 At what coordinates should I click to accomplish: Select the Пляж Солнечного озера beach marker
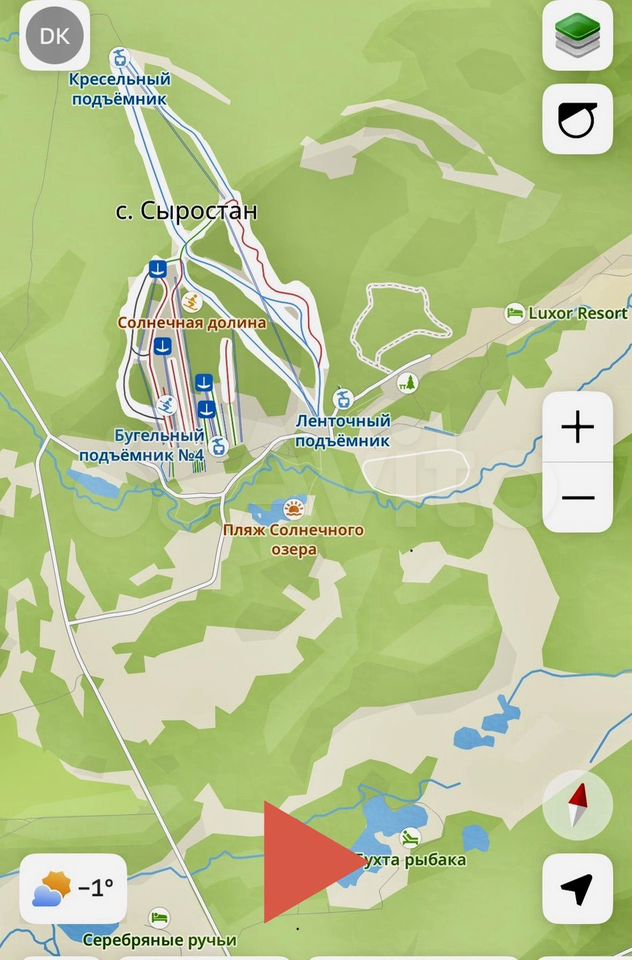coord(293,507)
